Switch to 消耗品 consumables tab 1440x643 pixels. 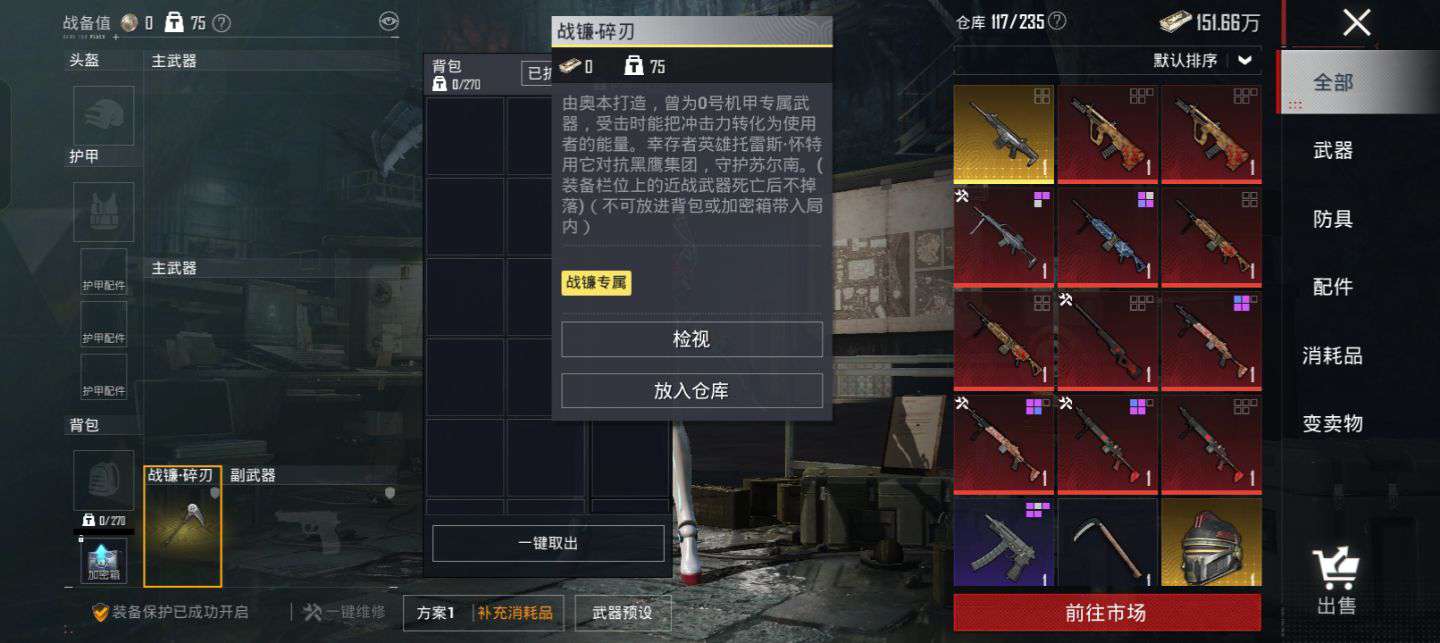point(1333,355)
